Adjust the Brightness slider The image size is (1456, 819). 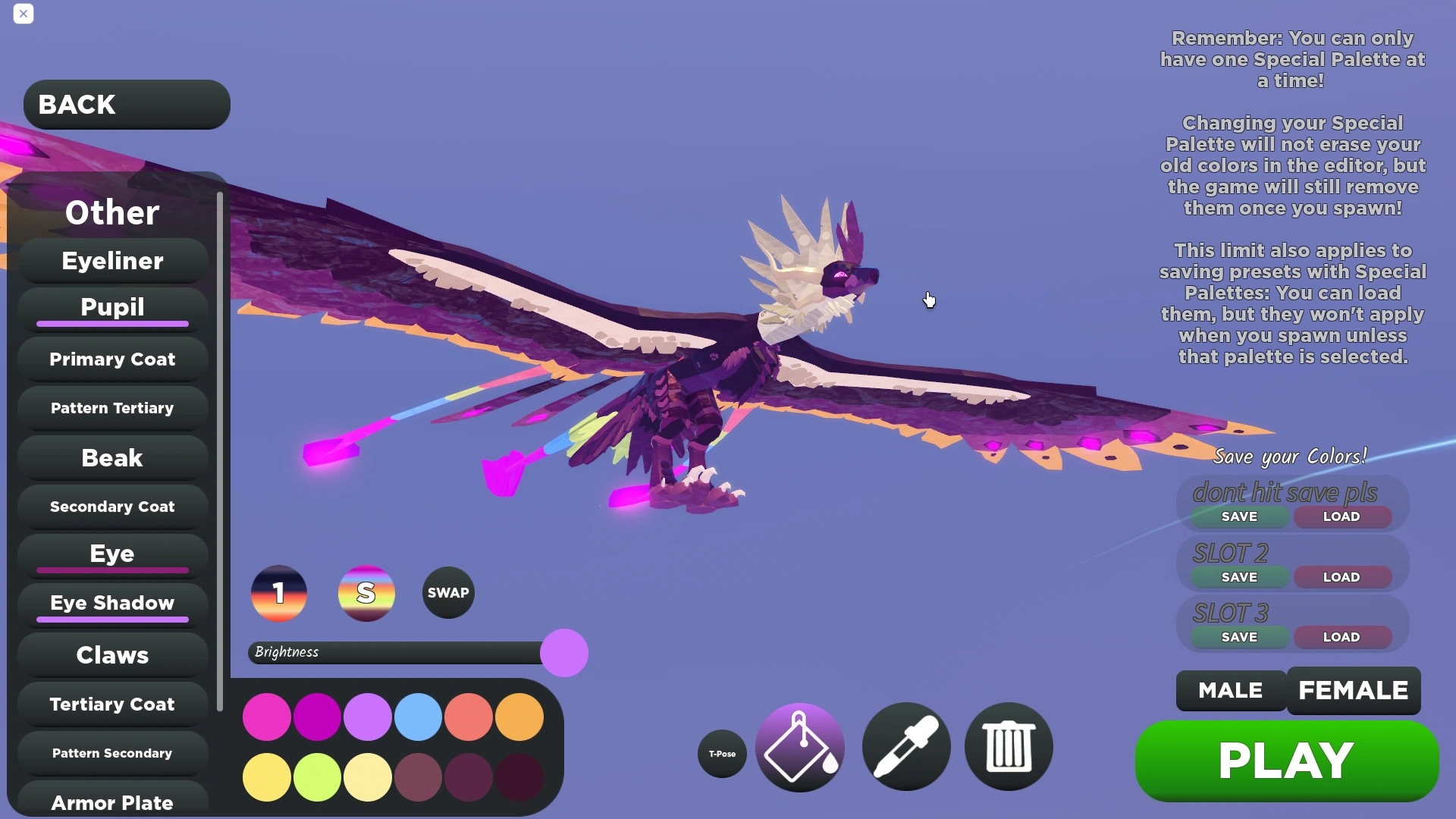point(563,652)
